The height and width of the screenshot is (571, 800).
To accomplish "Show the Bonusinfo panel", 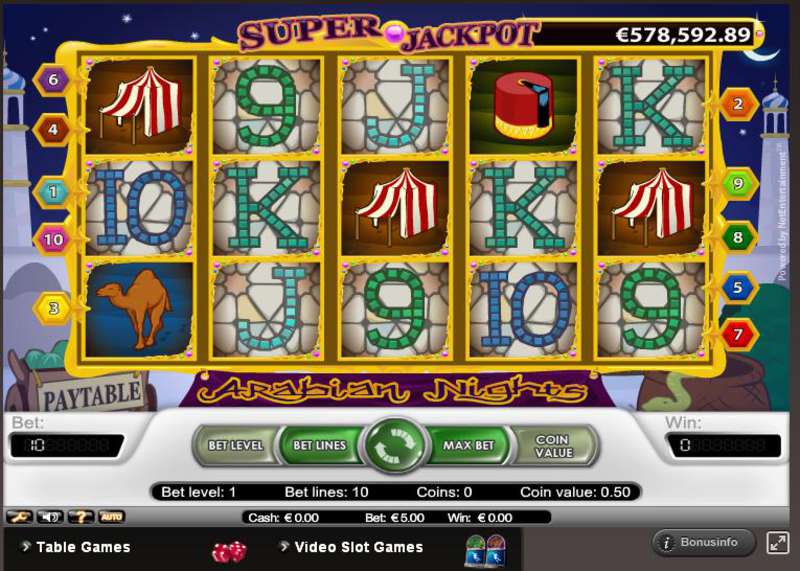I will (x=704, y=543).
